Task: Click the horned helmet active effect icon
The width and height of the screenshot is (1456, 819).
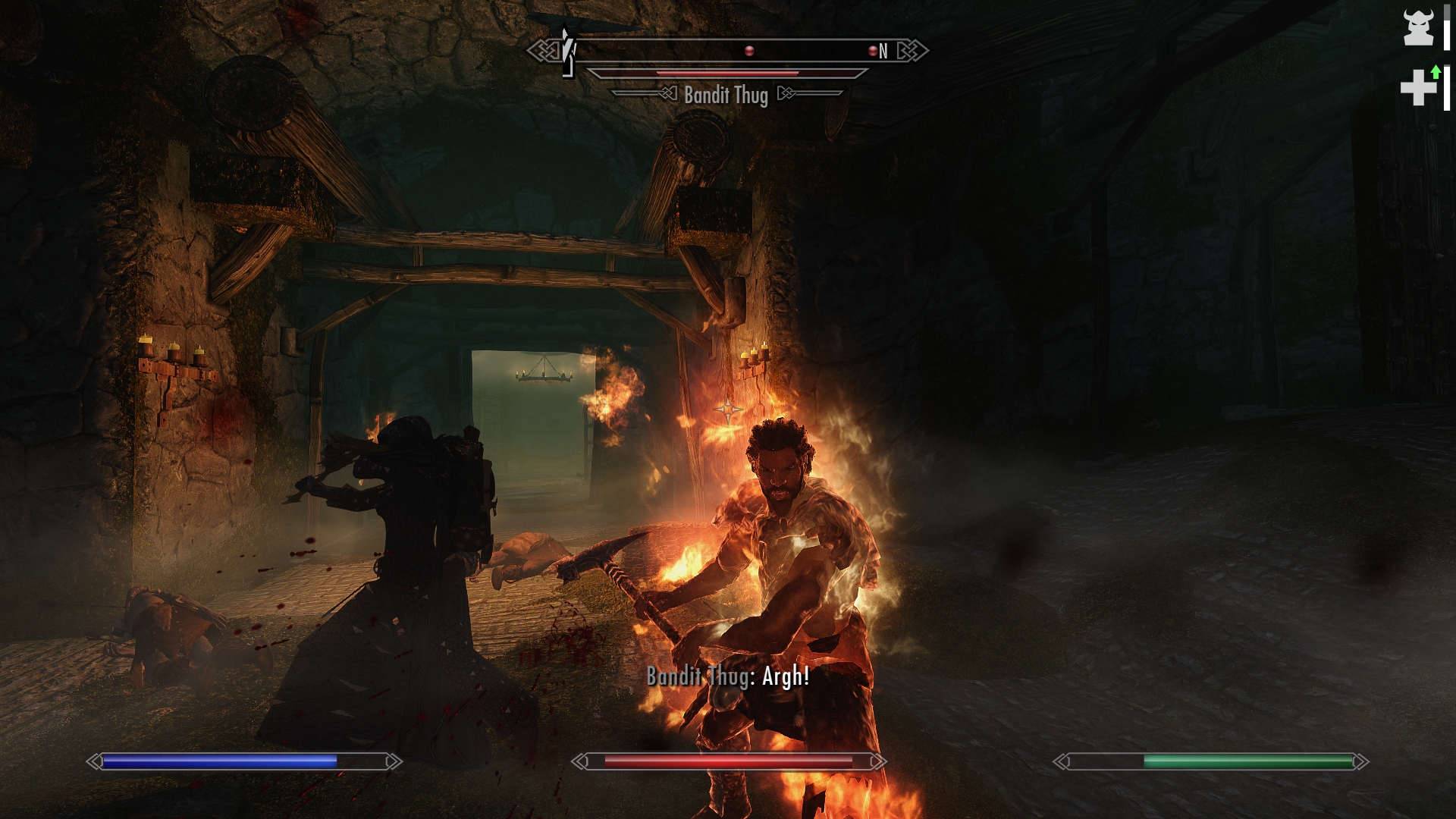Action: [x=1418, y=28]
